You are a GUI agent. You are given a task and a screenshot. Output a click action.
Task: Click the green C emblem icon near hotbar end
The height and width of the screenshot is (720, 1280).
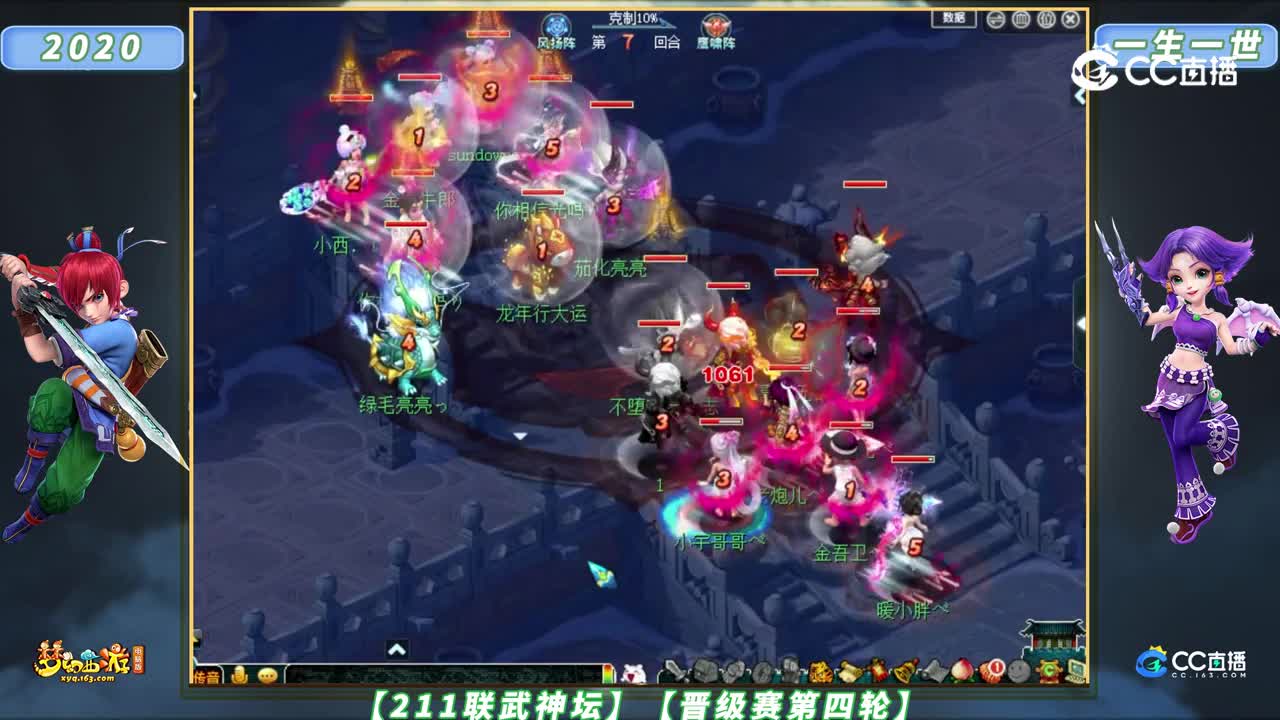click(1050, 670)
